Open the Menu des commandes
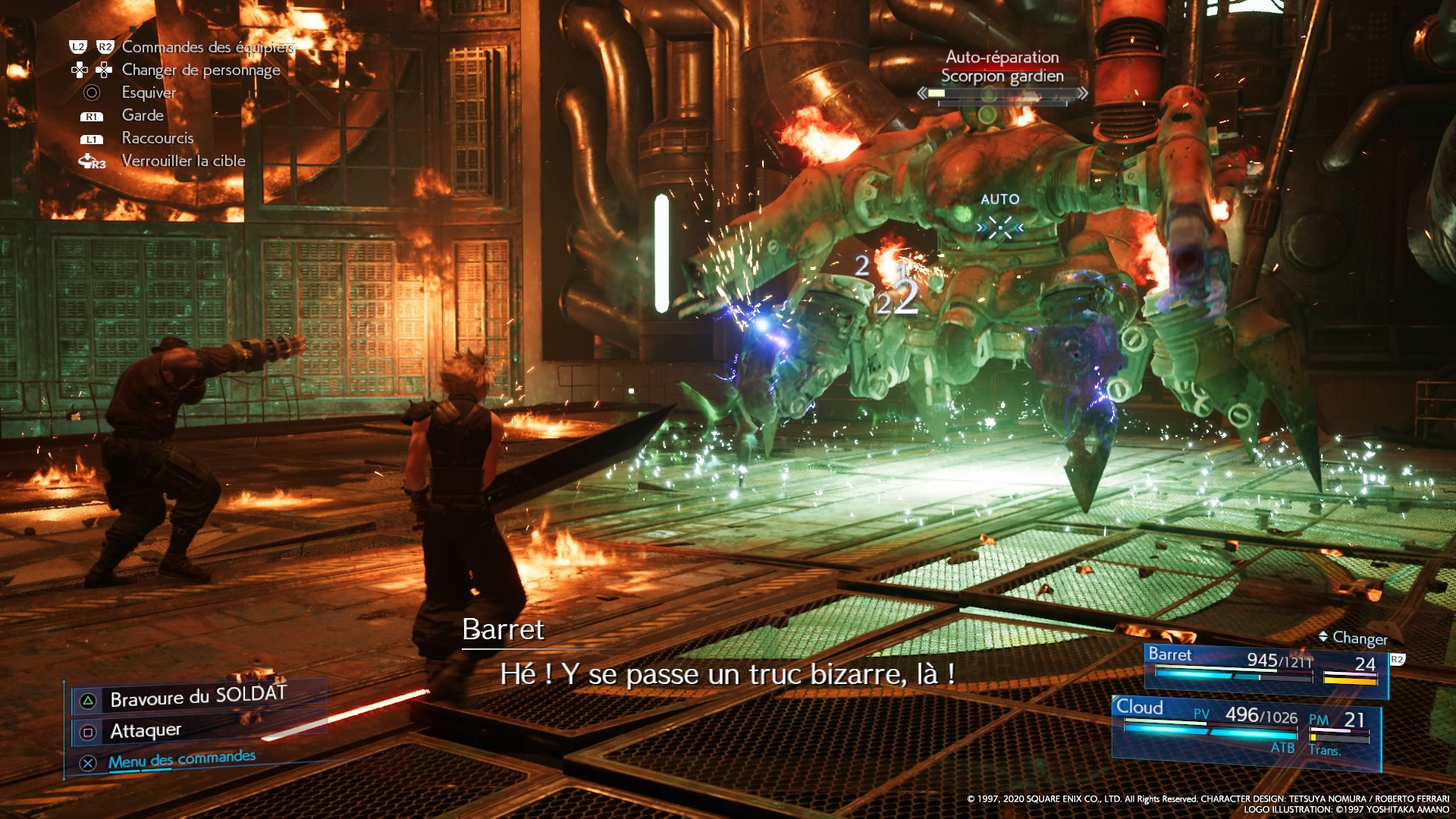The width and height of the screenshot is (1456, 819). (181, 760)
